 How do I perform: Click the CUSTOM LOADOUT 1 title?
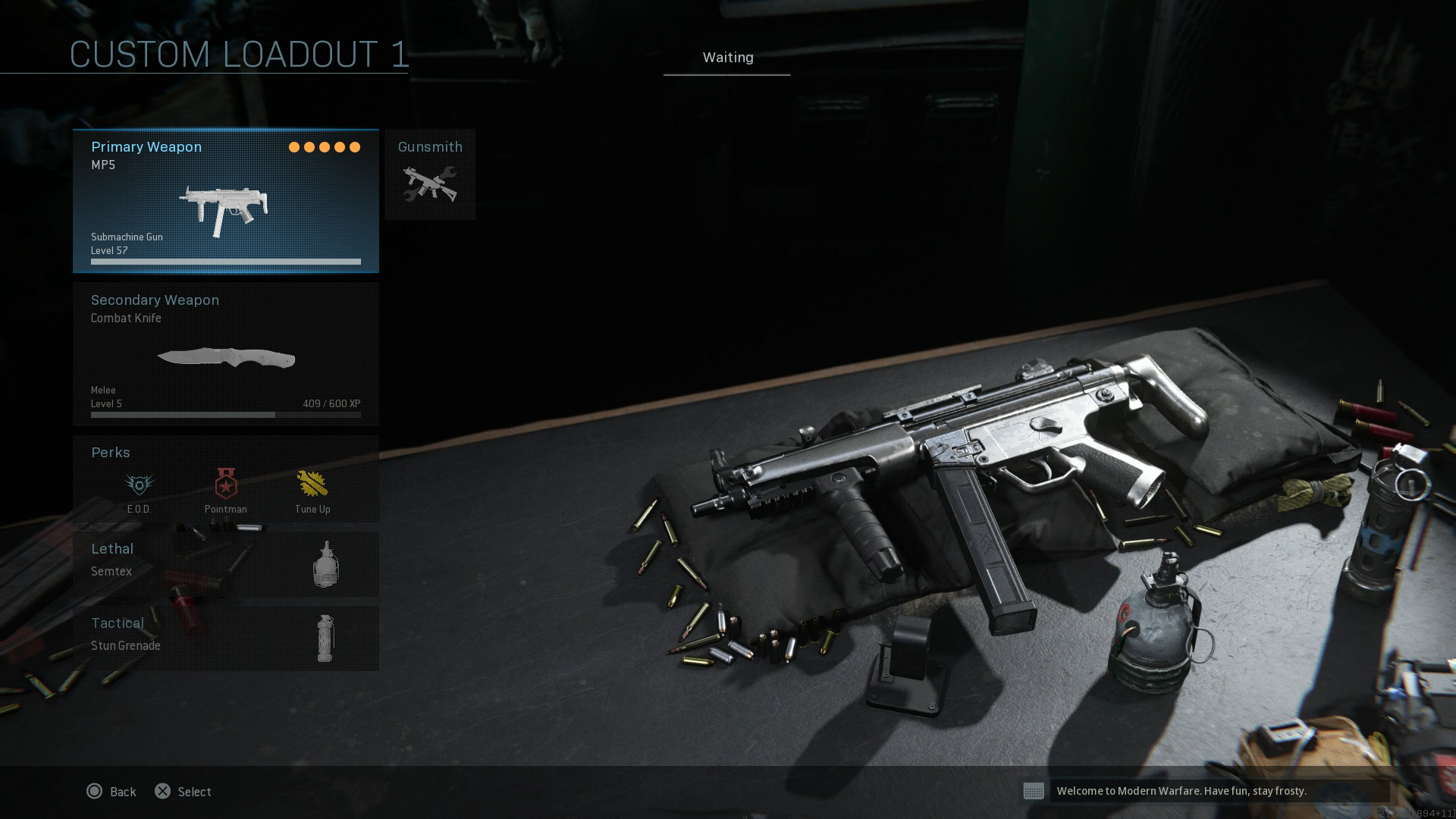pos(238,53)
